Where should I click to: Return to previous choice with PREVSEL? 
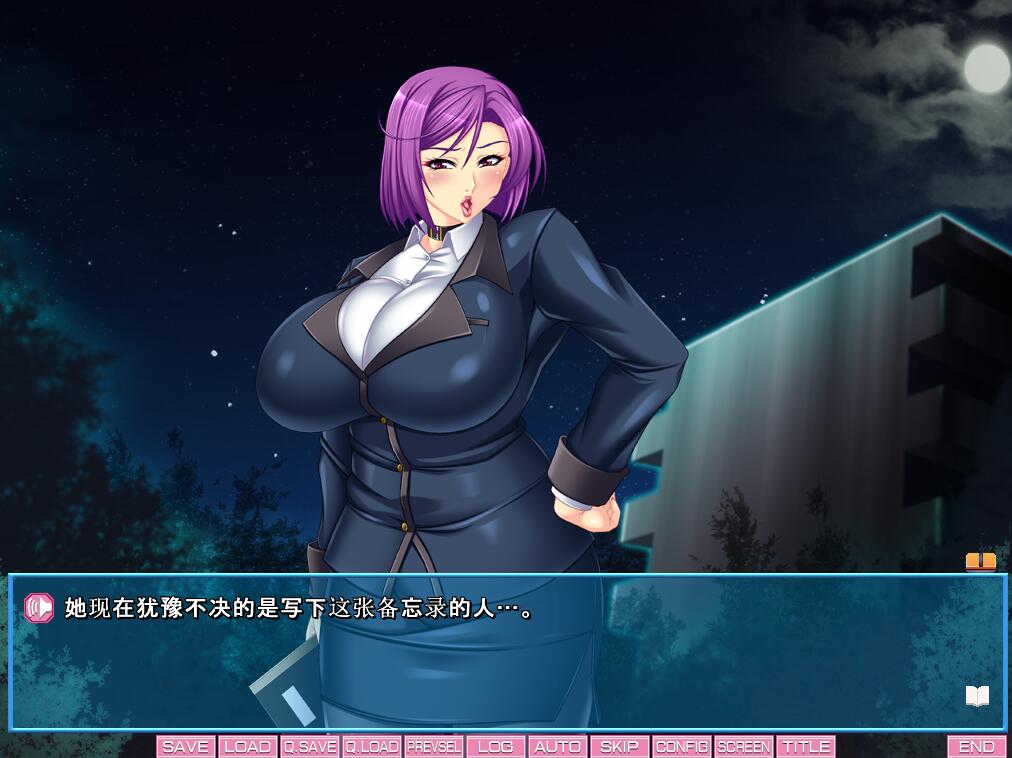click(434, 747)
